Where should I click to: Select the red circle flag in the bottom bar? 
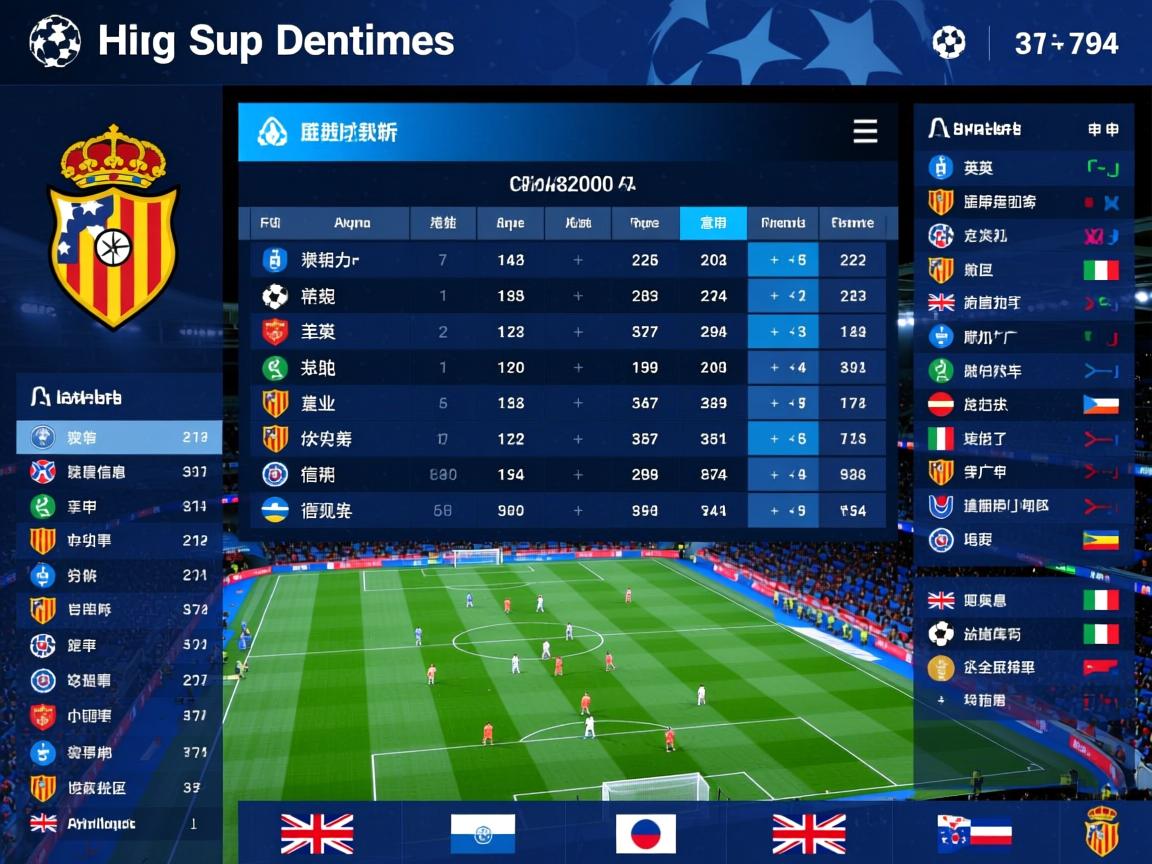(x=645, y=834)
